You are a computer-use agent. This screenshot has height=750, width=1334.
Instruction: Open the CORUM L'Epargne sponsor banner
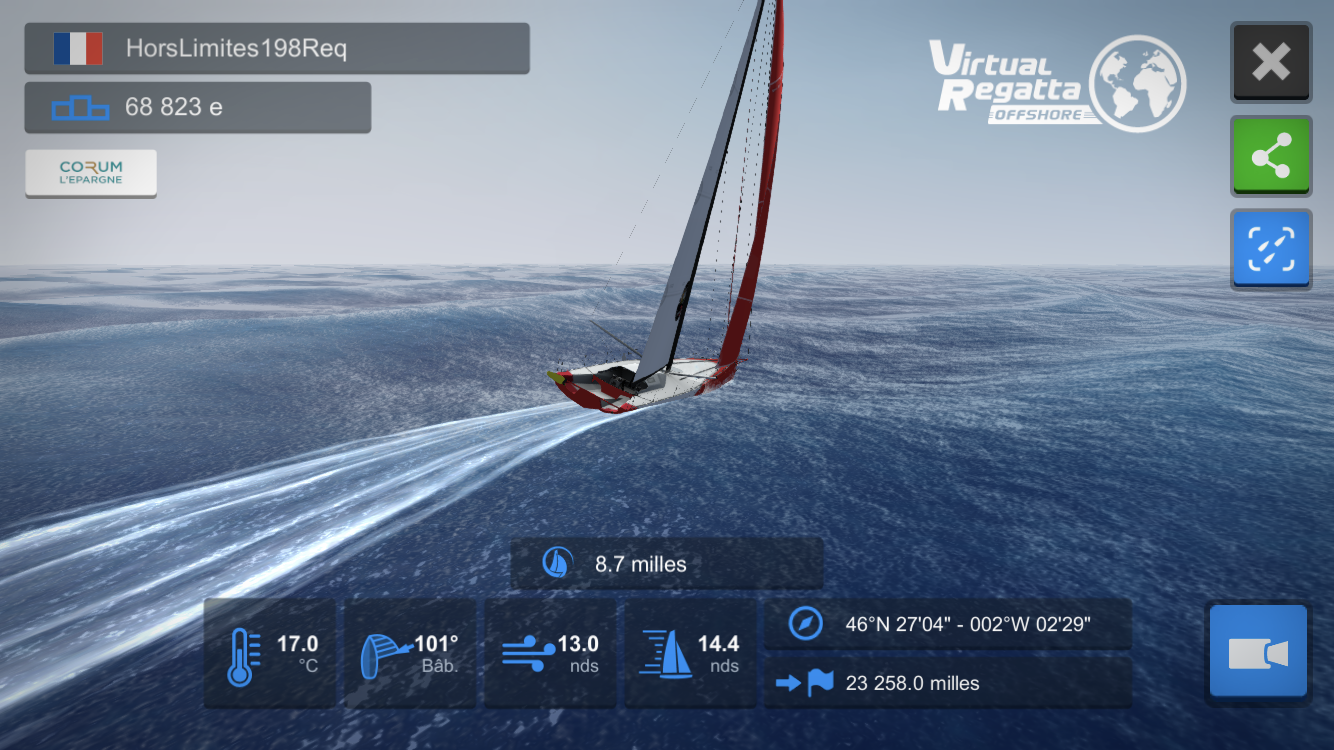91,173
